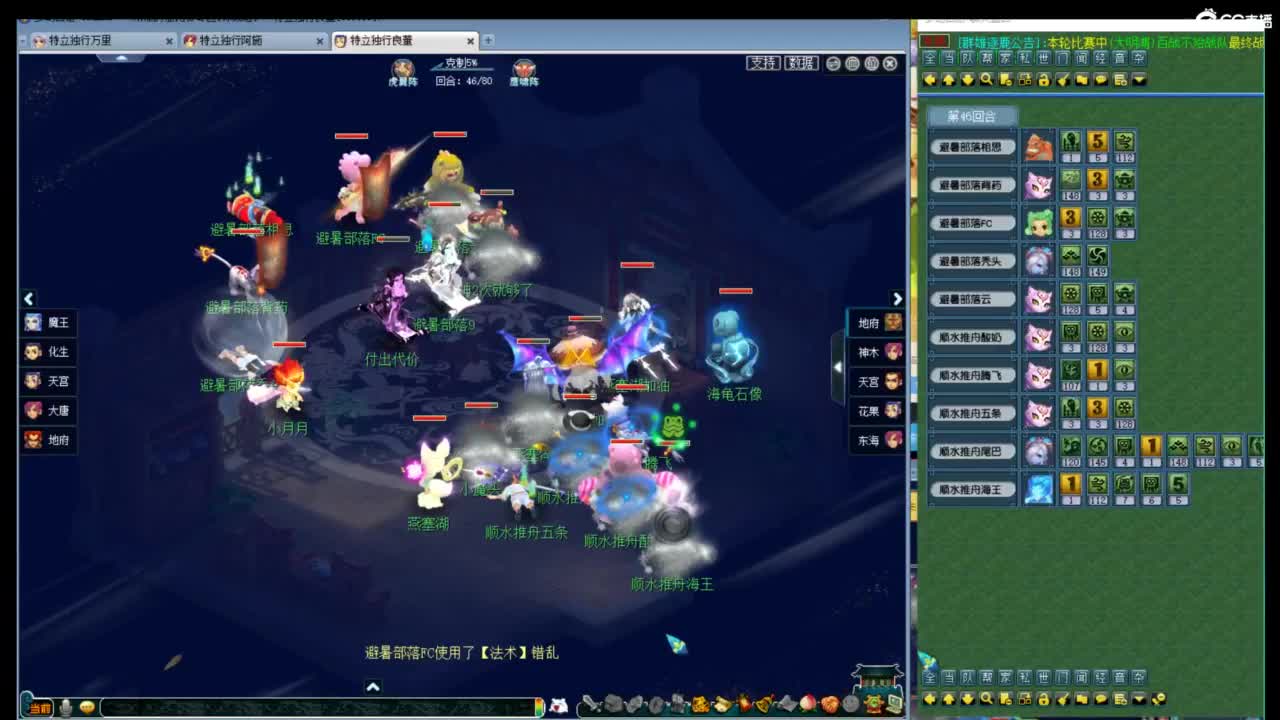
Task: Open the peach item icon on bottom toolbar
Action: pyautogui.click(x=807, y=704)
